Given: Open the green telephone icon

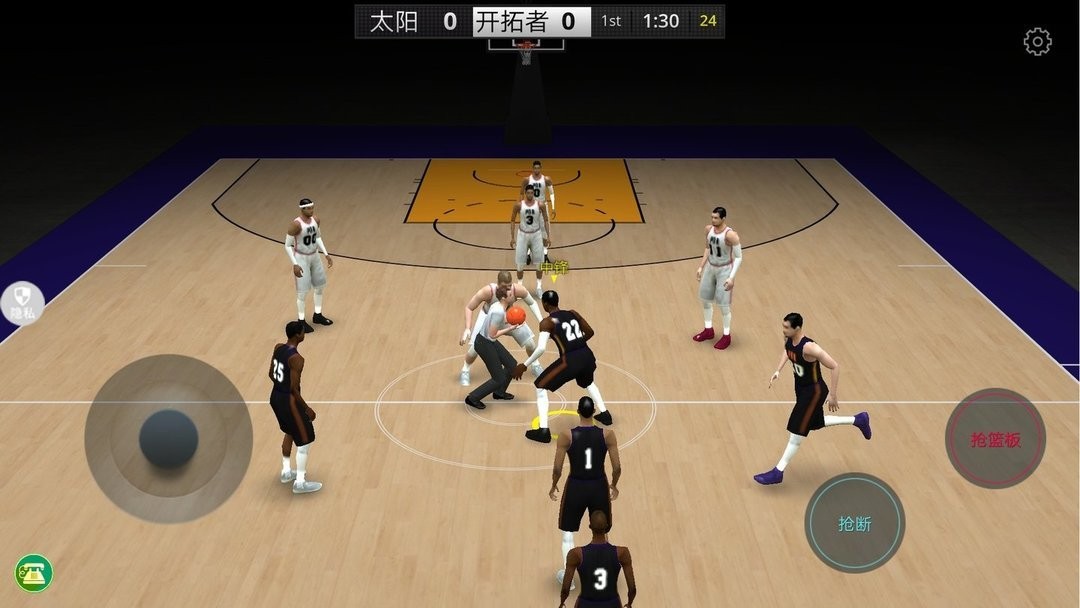Looking at the screenshot, I should pyautogui.click(x=34, y=573).
